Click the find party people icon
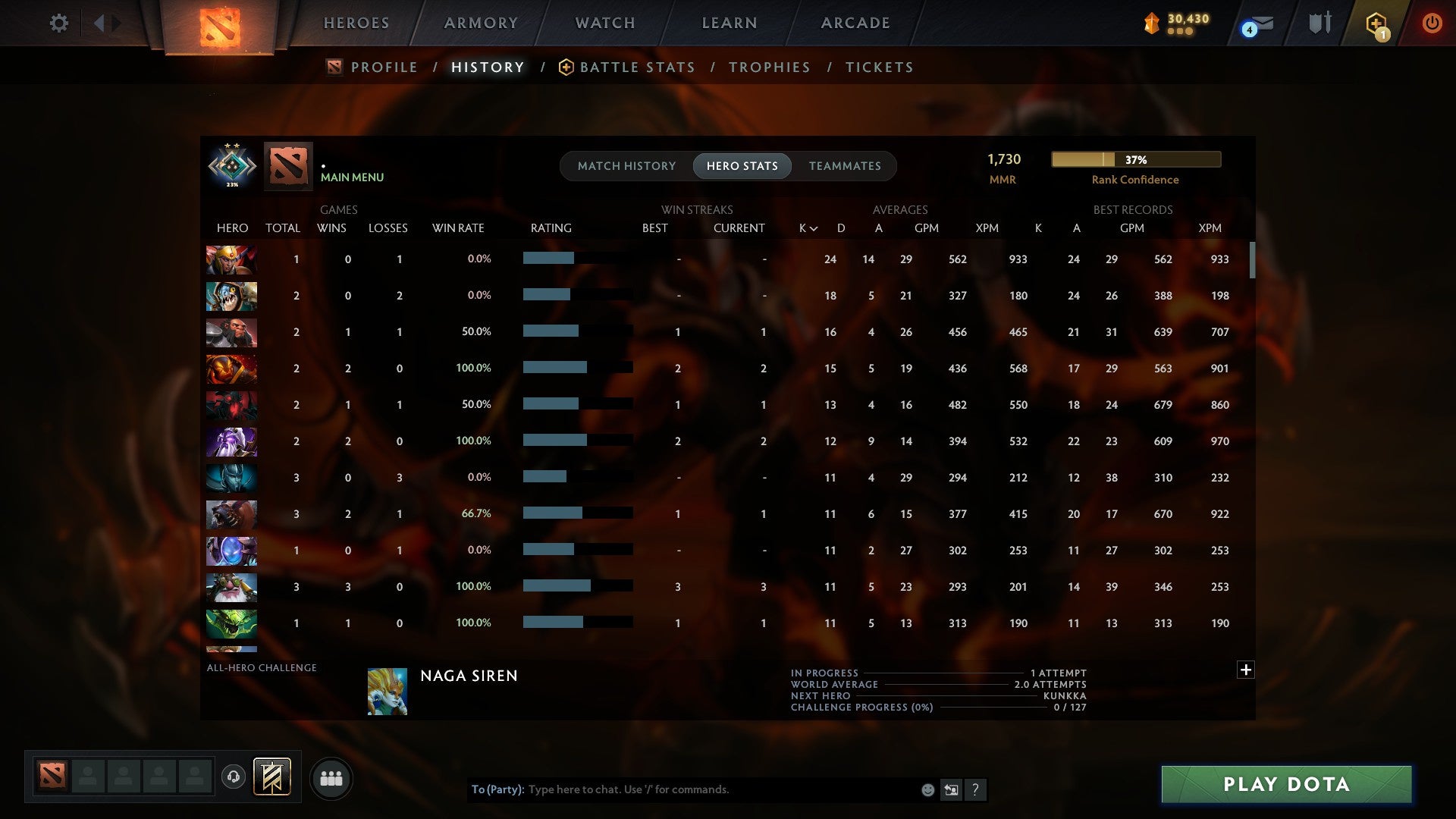This screenshot has width=1456, height=819. 331,777
